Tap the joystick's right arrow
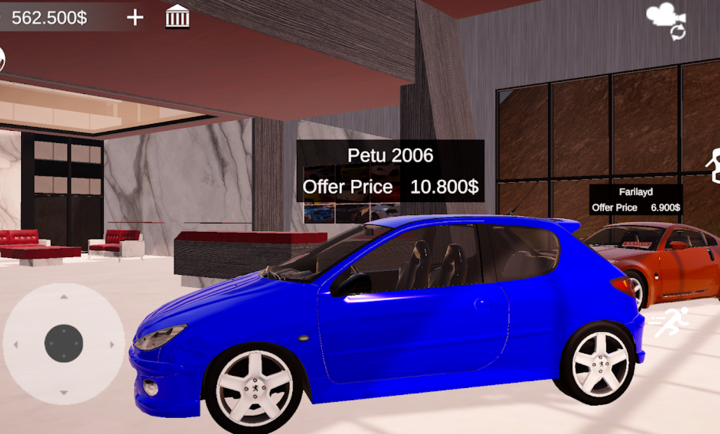 (111, 344)
